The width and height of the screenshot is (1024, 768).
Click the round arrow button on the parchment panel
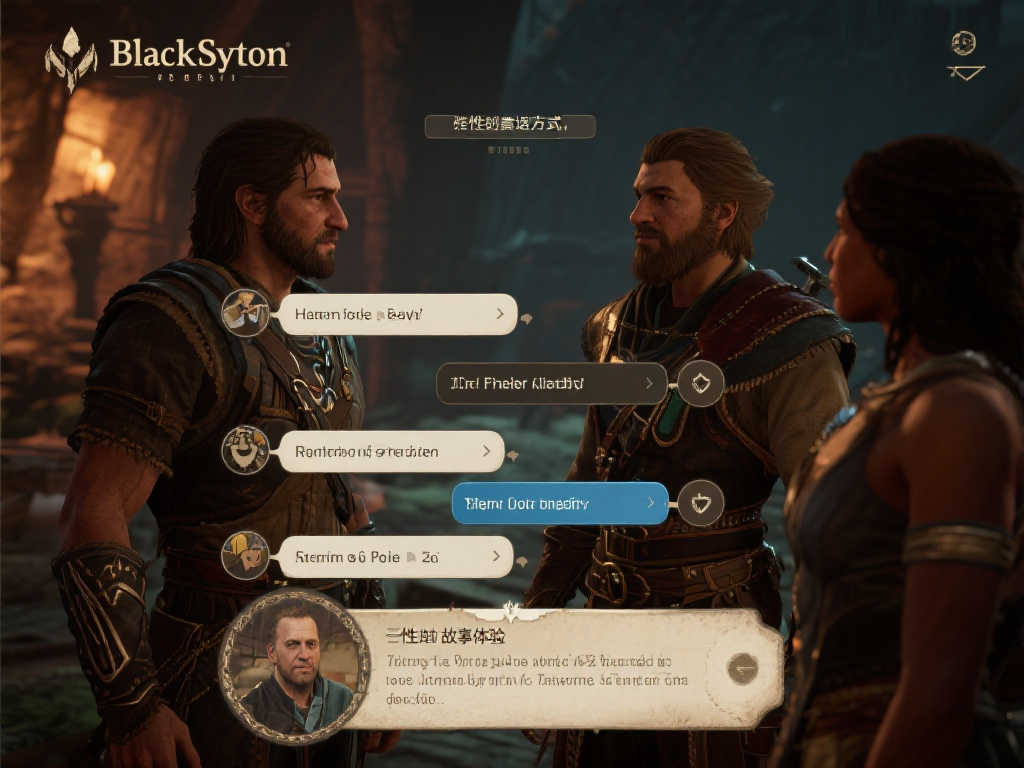[x=742, y=668]
